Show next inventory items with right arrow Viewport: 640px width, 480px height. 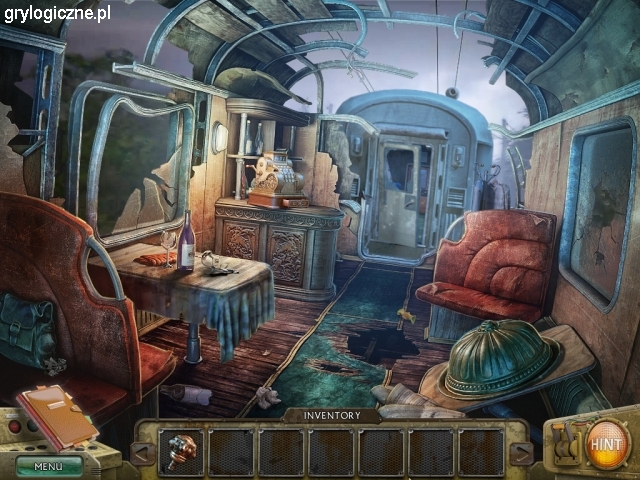coord(519,453)
